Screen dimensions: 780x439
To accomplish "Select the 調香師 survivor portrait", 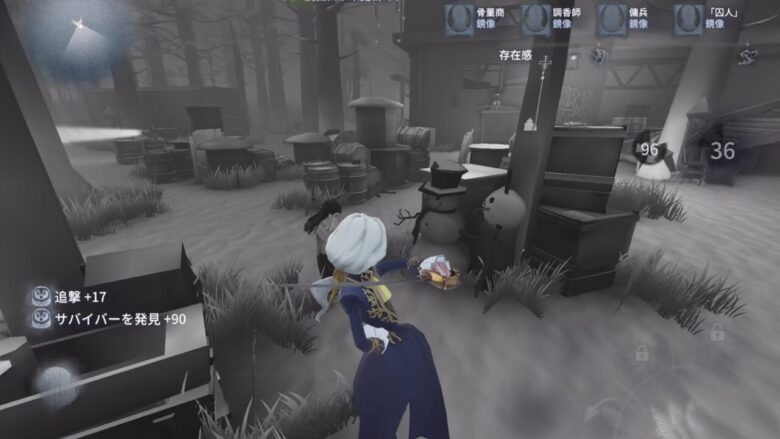I will pos(536,19).
